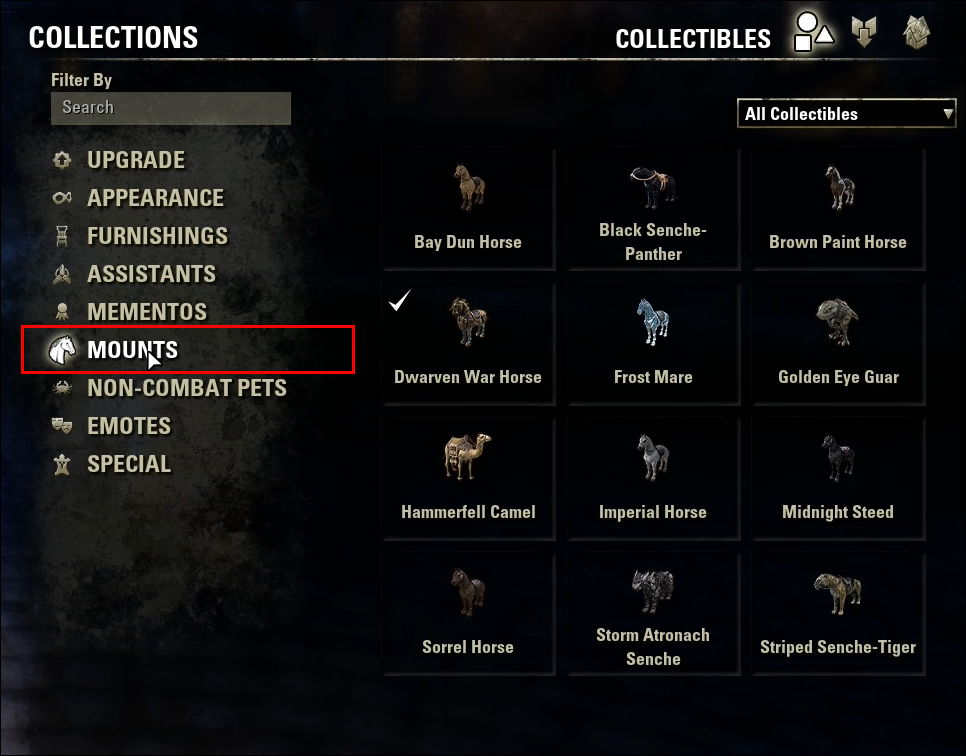Viewport: 966px width, 756px height.
Task: Click the Hammerfell Camel tile
Action: [x=468, y=480]
